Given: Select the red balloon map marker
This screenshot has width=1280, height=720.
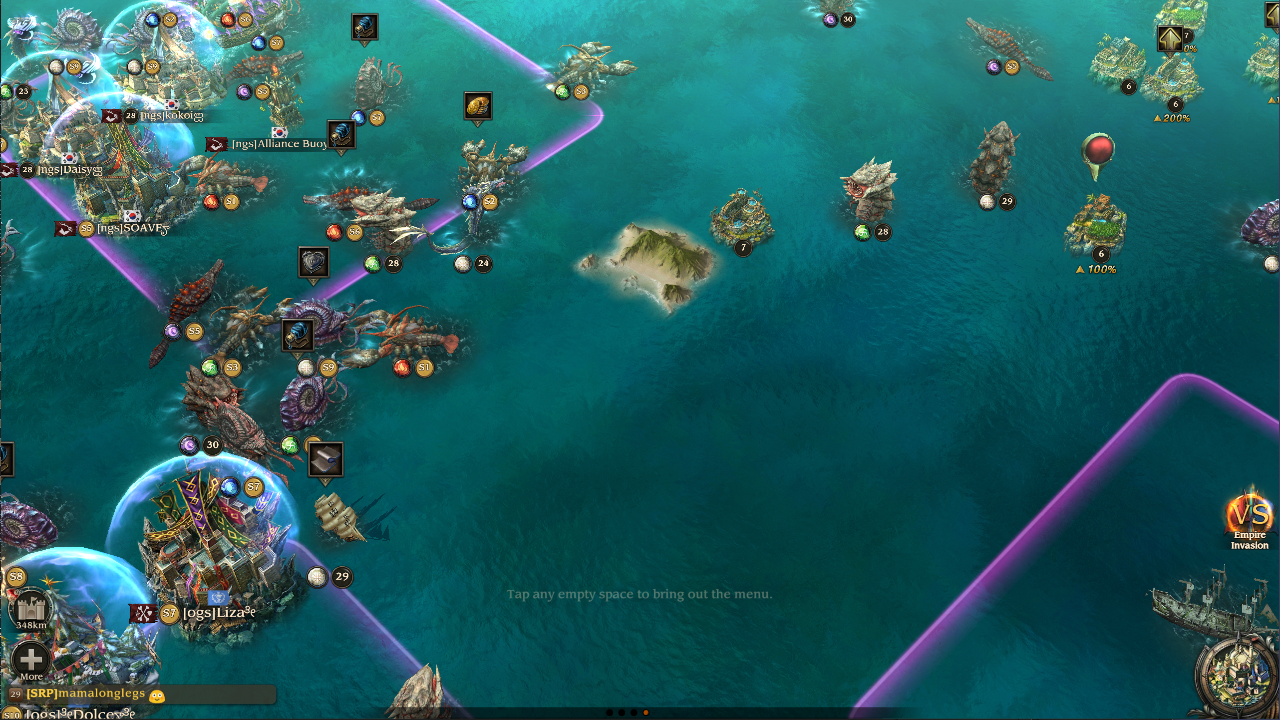Looking at the screenshot, I should click(x=1098, y=153).
